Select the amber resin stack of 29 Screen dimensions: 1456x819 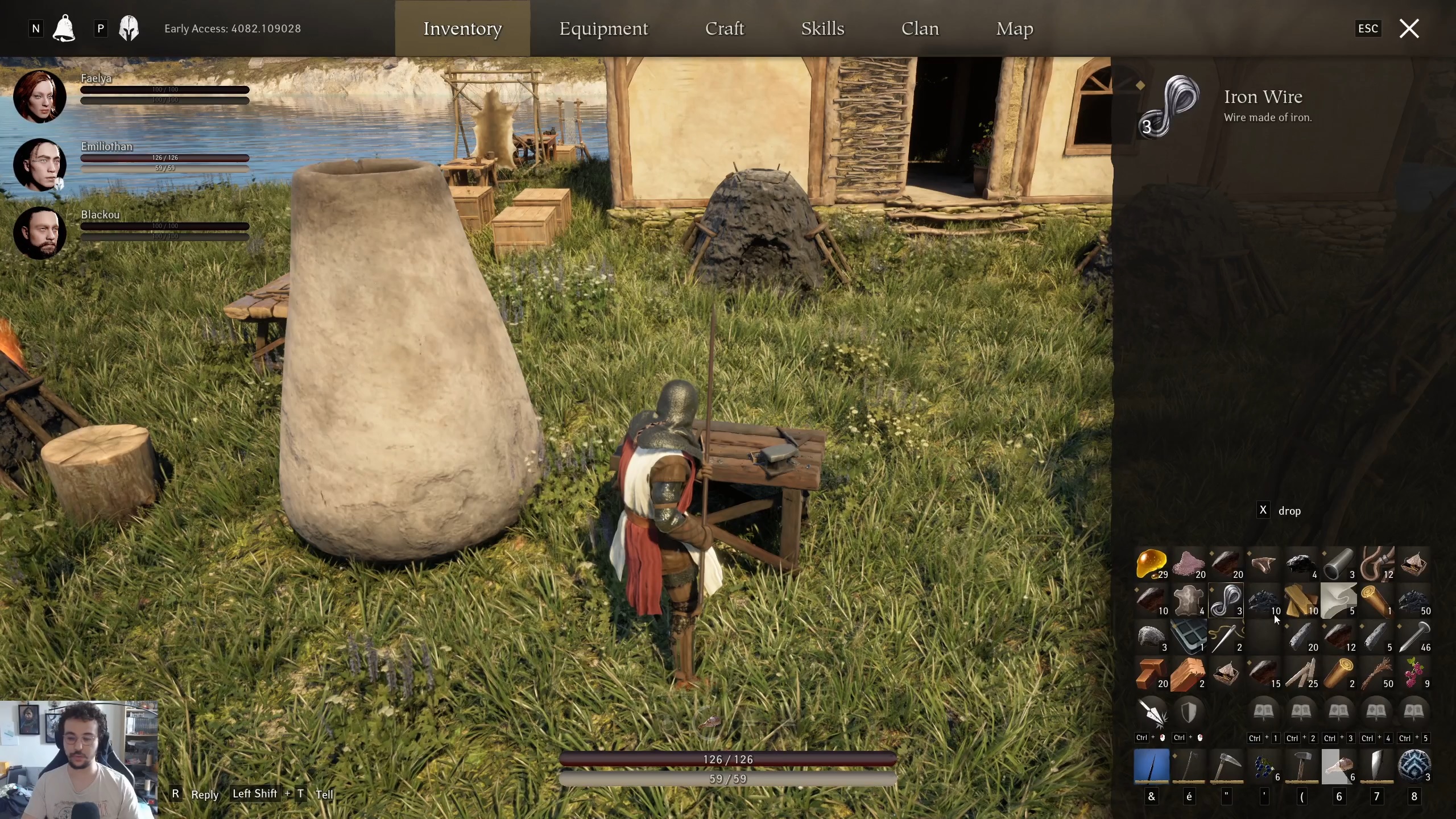tap(1151, 564)
